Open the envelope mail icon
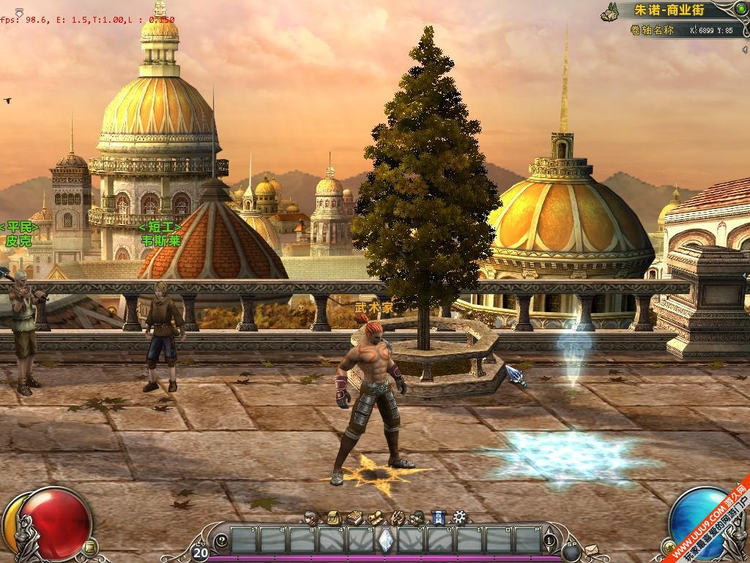 click(x=592, y=550)
